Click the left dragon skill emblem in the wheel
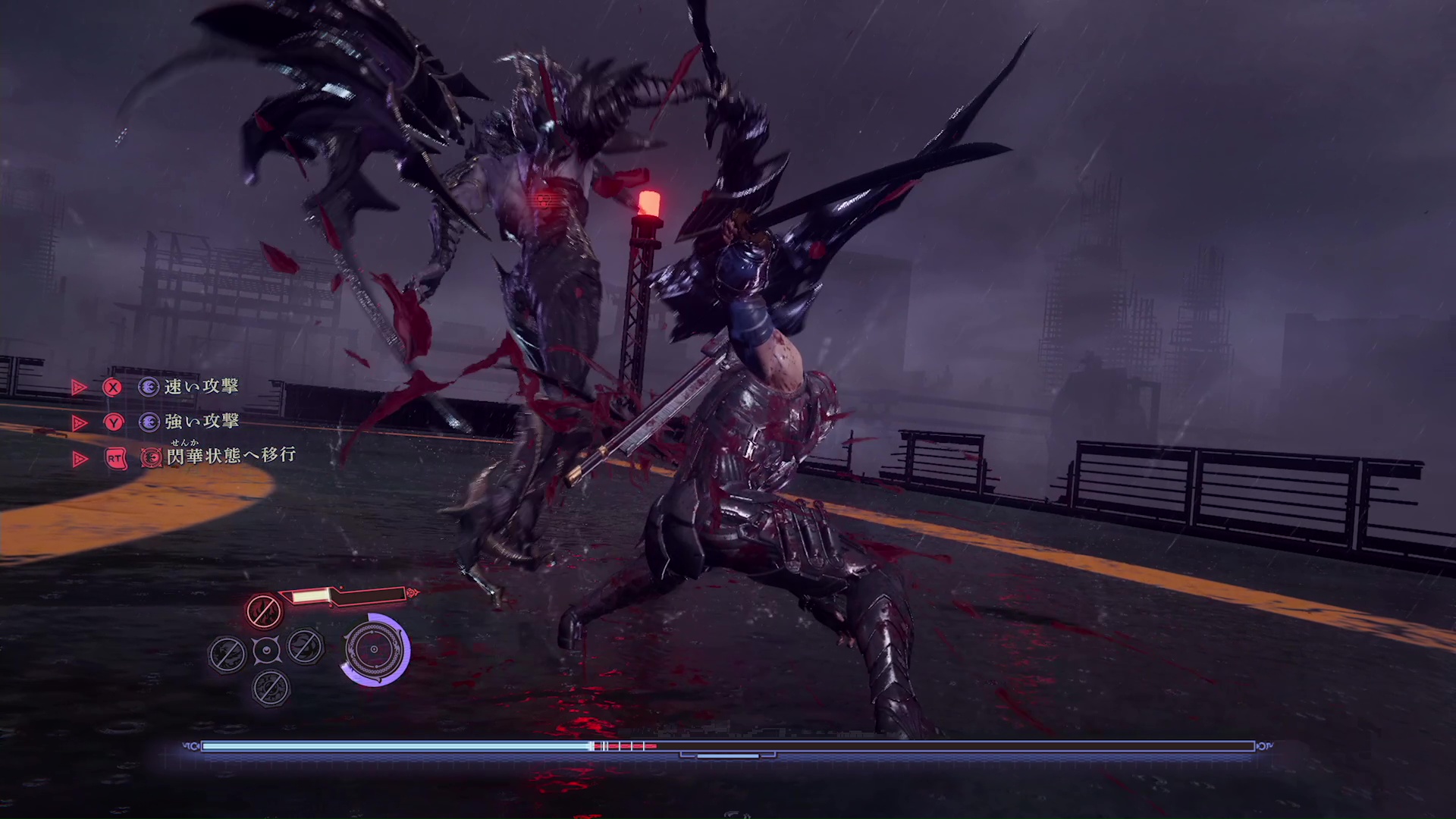This screenshot has width=1456, height=819. (226, 651)
